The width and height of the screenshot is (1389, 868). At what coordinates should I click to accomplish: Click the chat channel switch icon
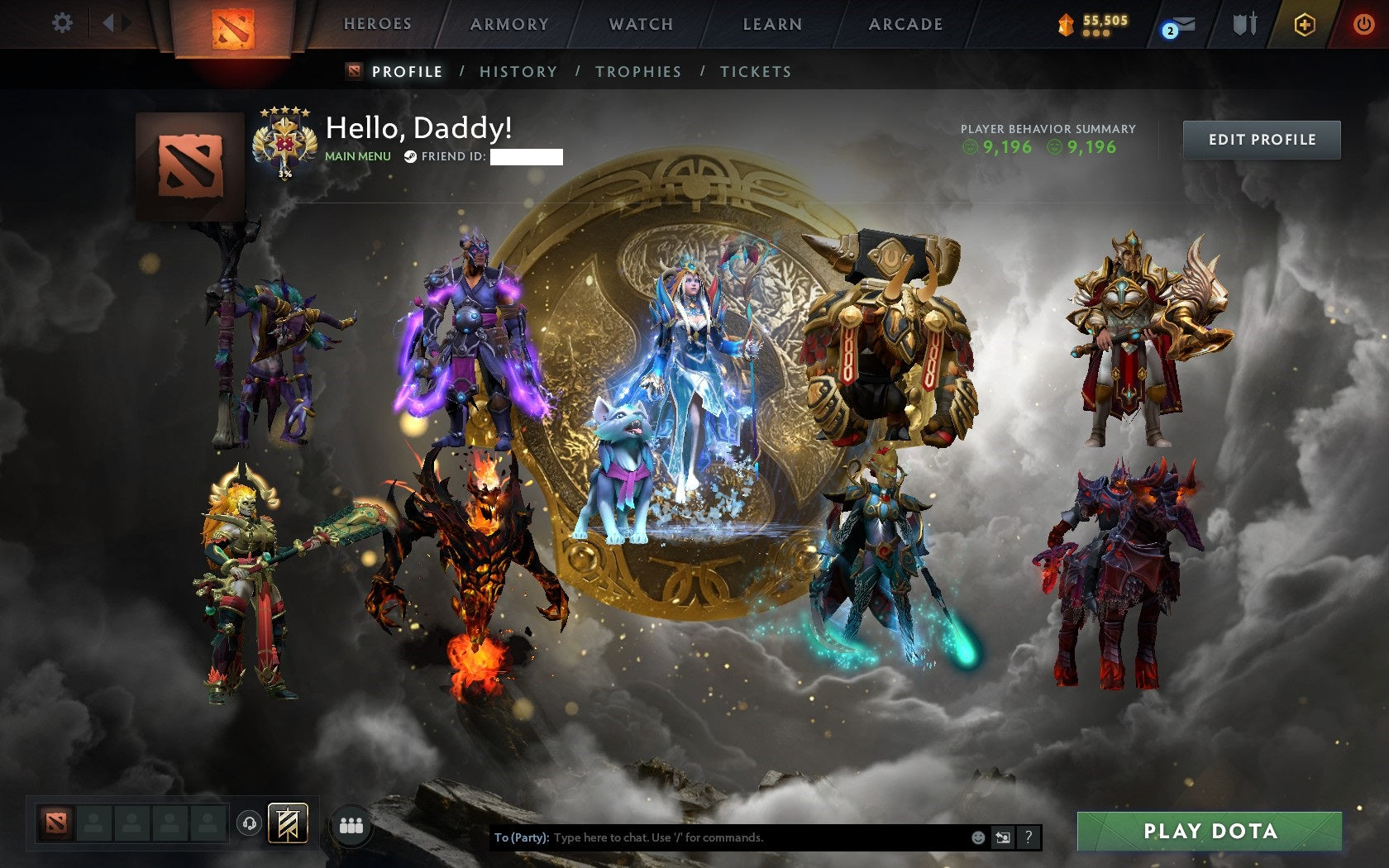coord(1001,837)
